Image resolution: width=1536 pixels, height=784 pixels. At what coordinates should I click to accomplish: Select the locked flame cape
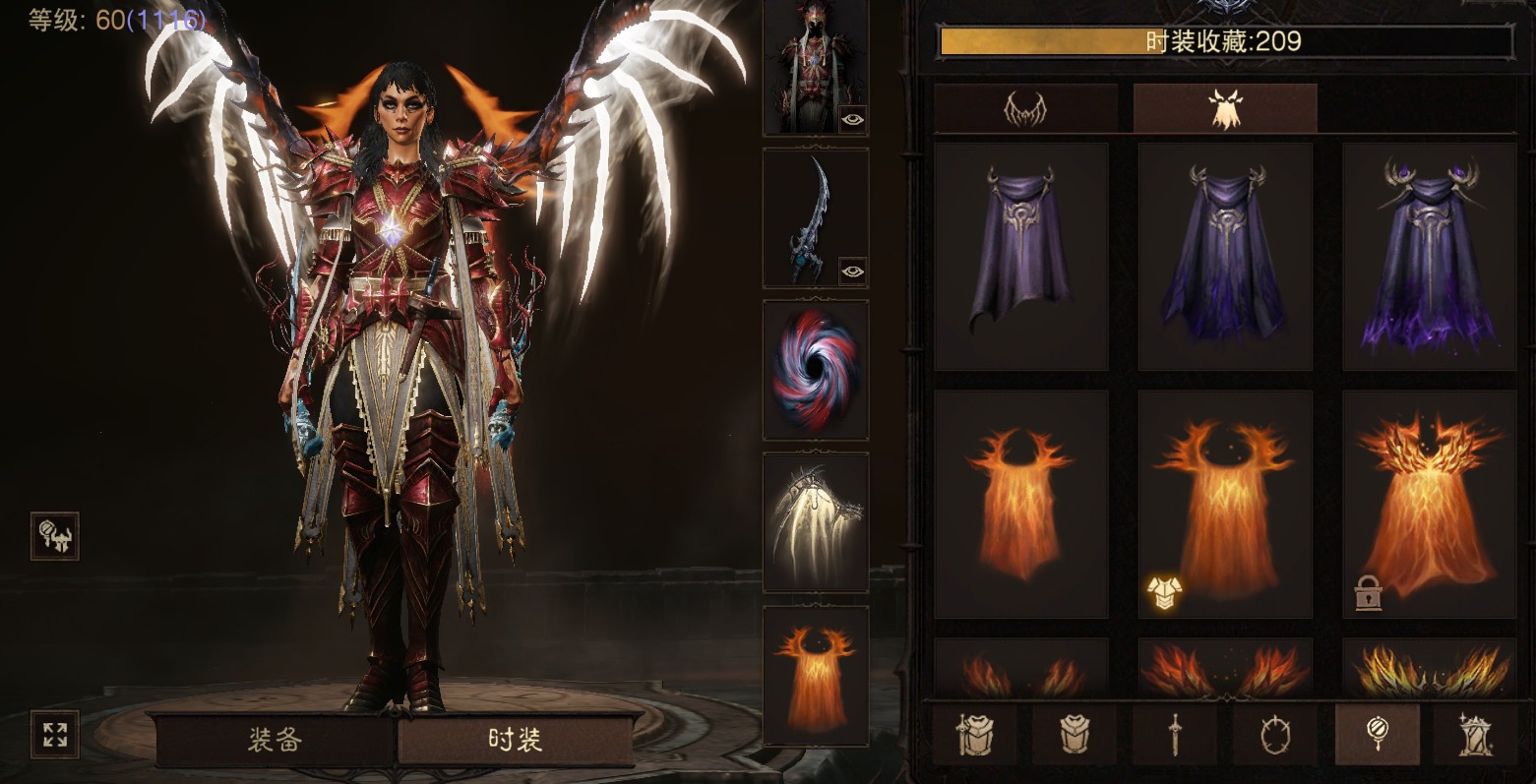coord(1429,504)
